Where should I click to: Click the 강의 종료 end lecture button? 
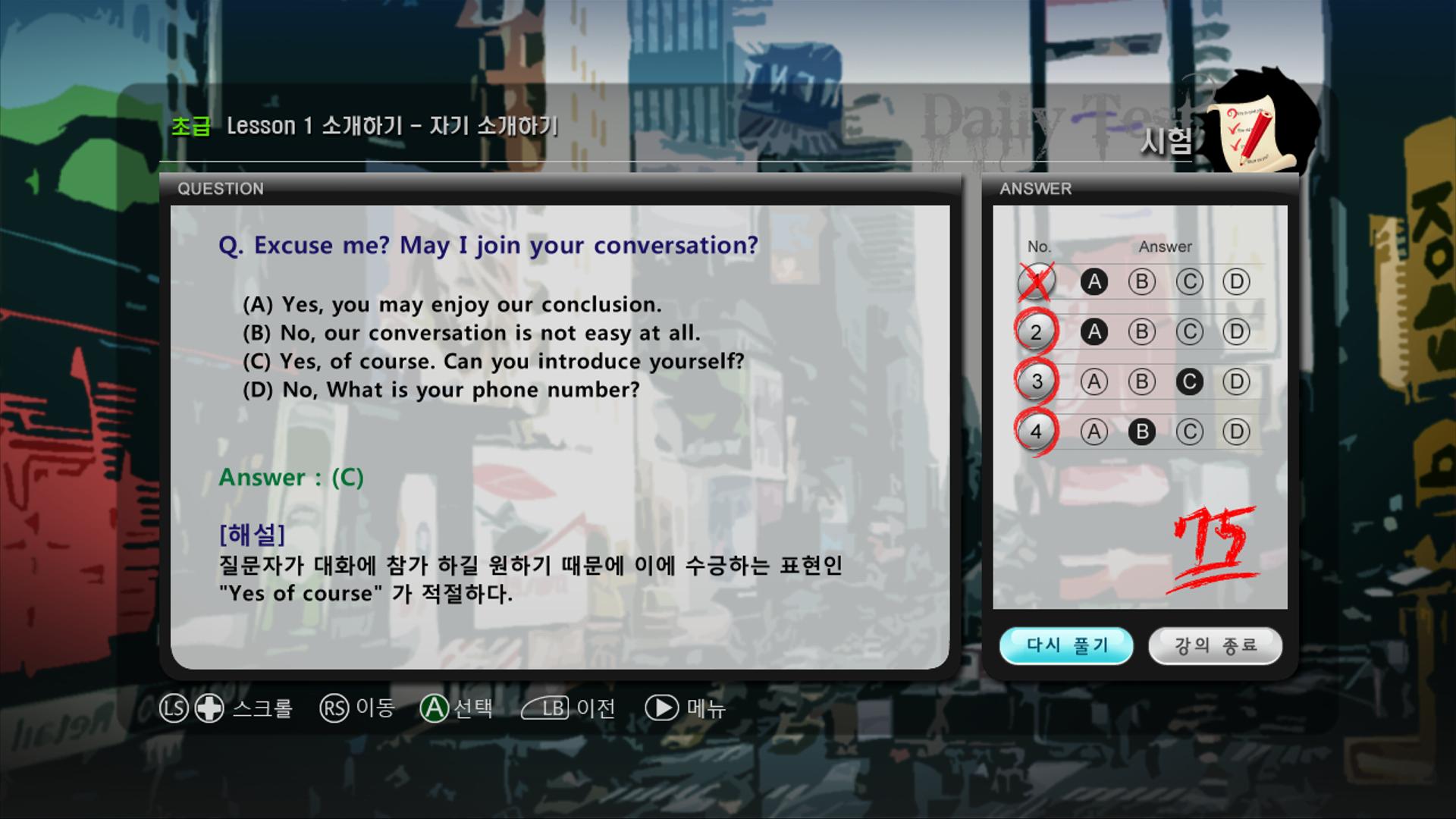tap(1216, 645)
